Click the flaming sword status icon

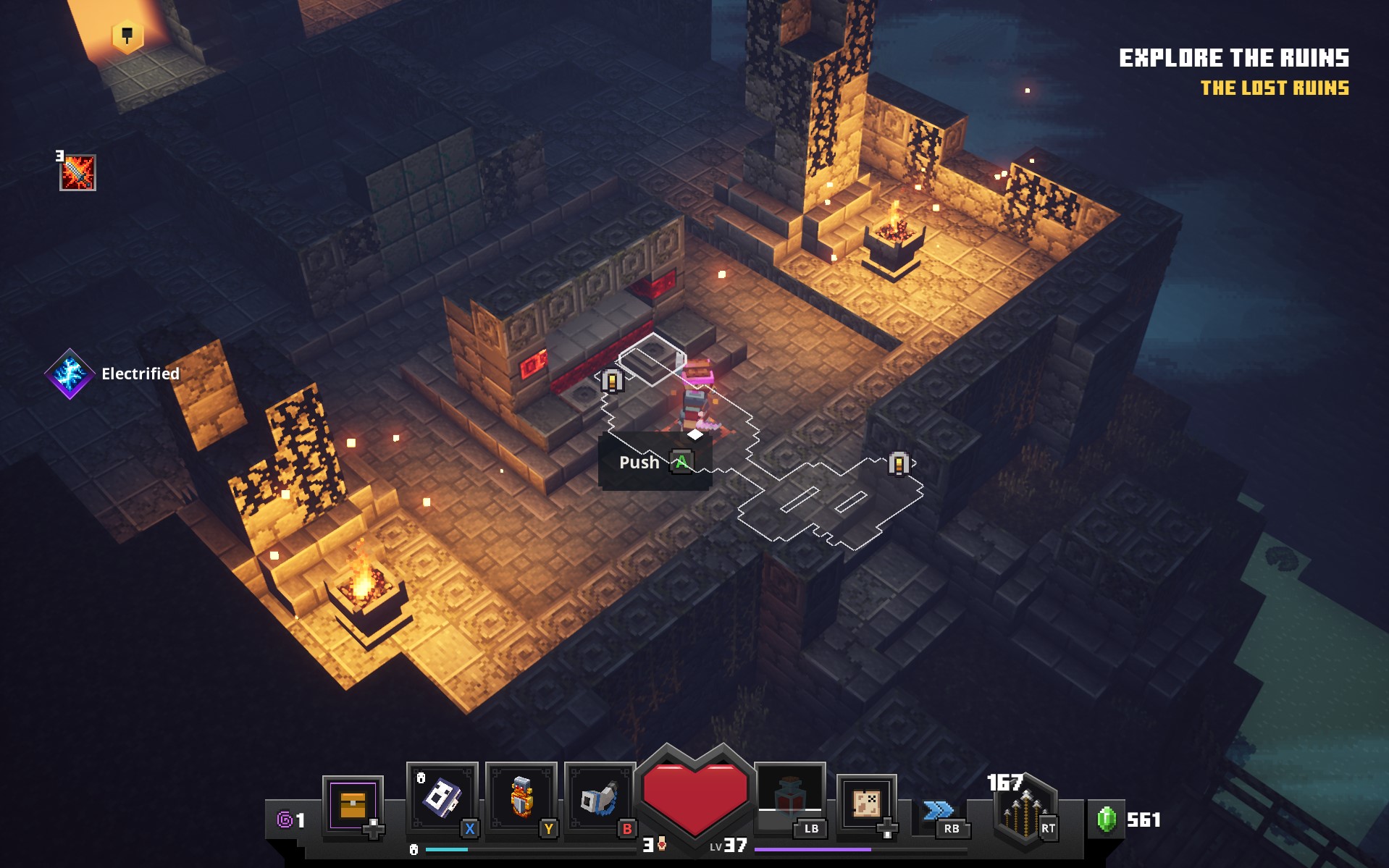(77, 173)
